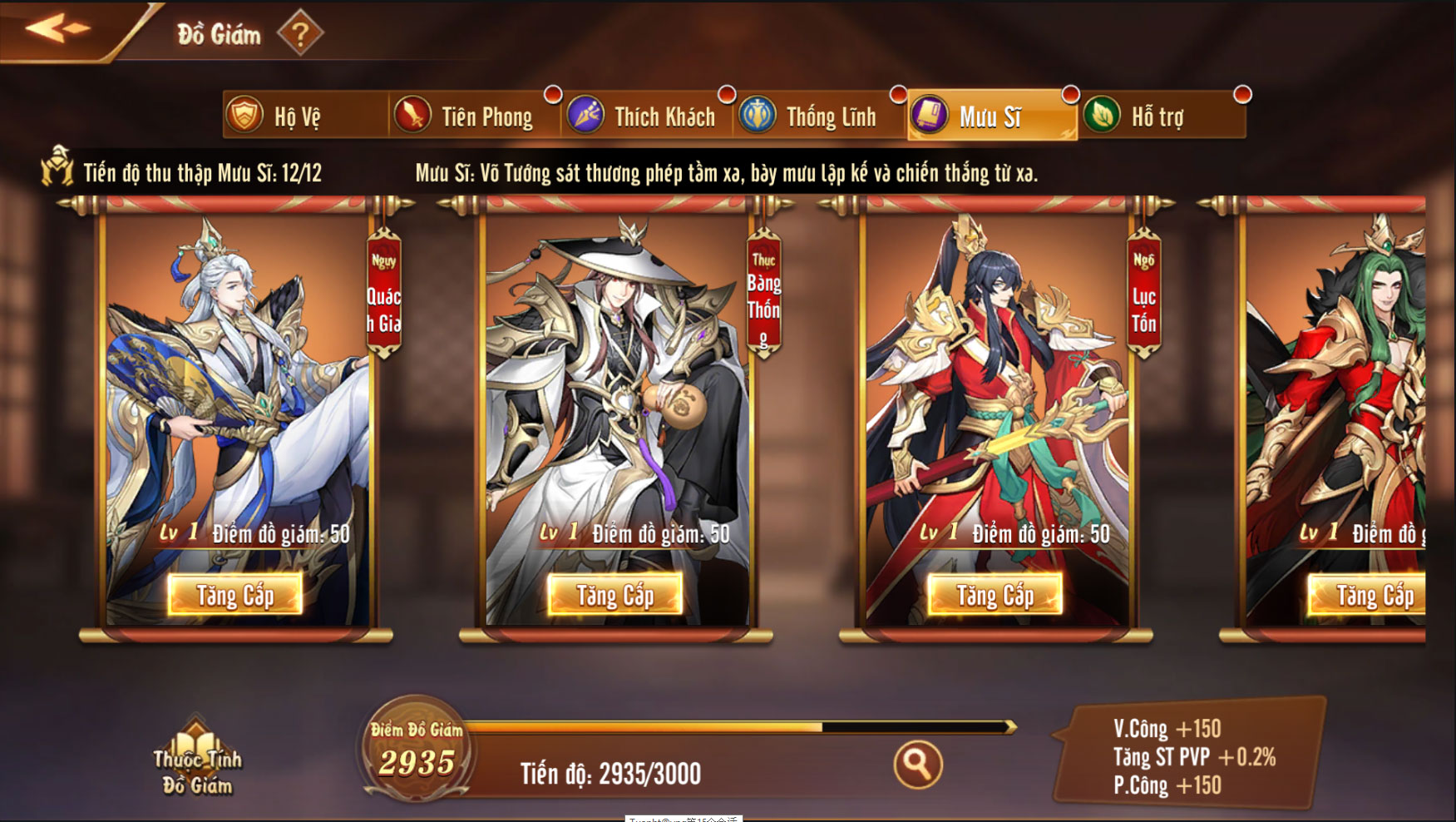The image size is (1456, 822).
Task: Select the Lục Tốn hero card
Action: (x=995, y=391)
